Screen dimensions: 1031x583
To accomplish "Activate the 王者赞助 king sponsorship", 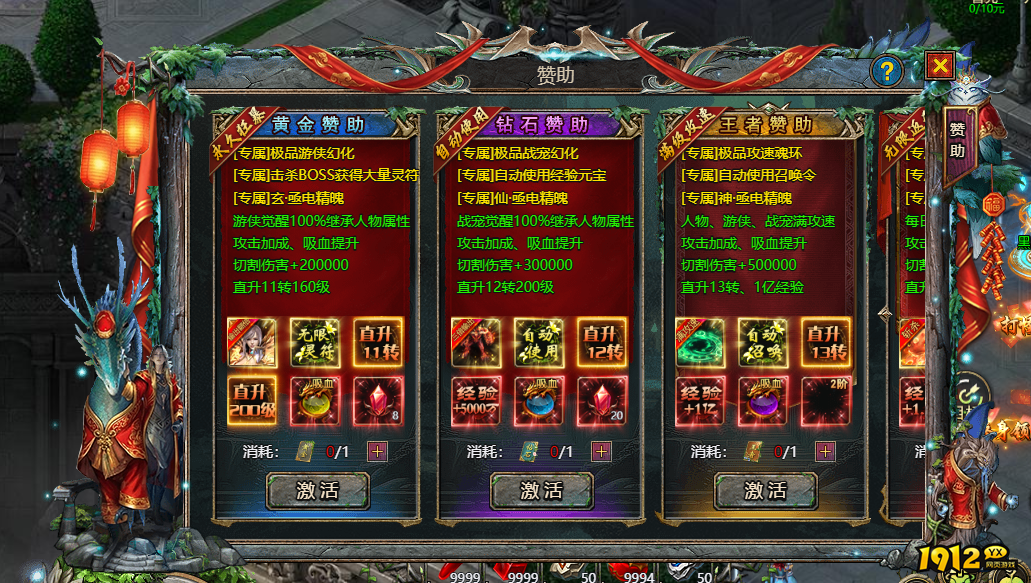I will [x=765, y=490].
